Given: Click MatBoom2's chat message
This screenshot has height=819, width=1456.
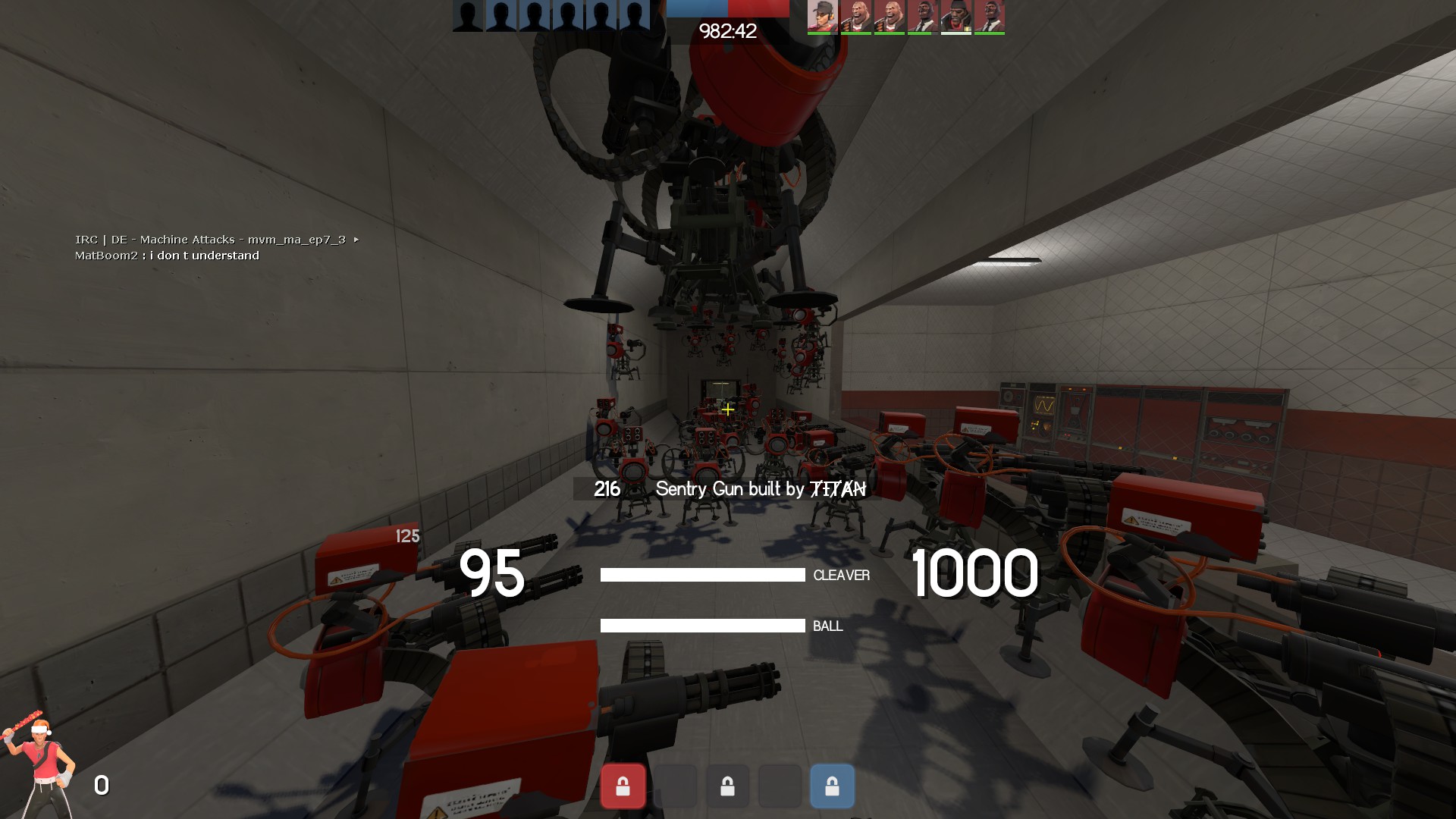Looking at the screenshot, I should click(x=167, y=256).
